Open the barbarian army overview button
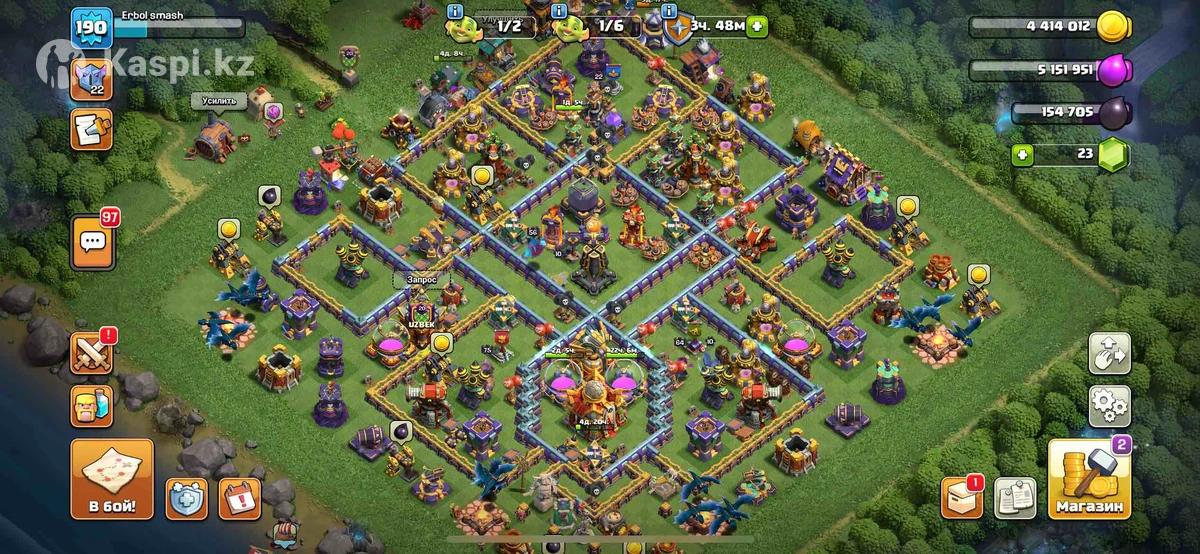The image size is (1200, 554). coord(91,405)
